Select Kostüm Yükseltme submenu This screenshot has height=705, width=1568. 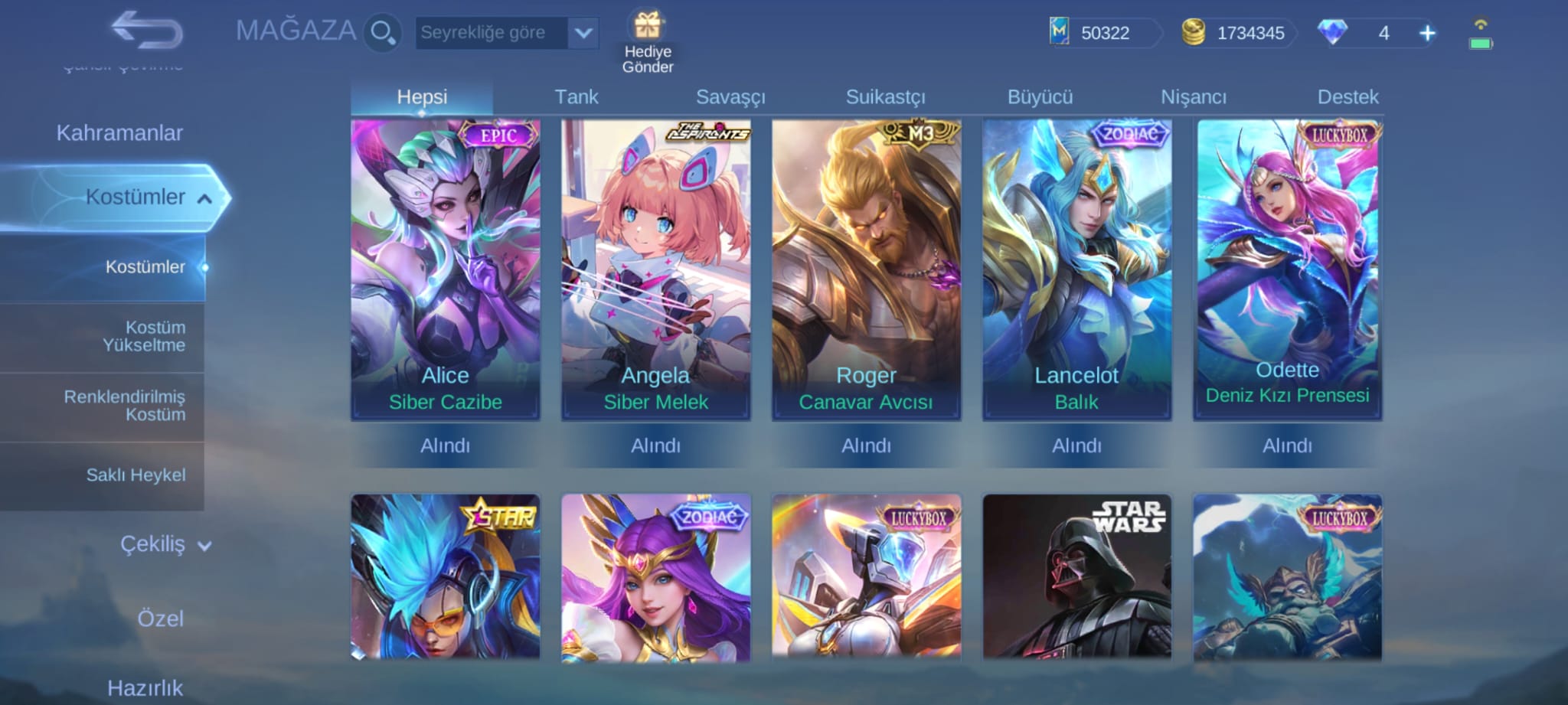[x=144, y=336]
